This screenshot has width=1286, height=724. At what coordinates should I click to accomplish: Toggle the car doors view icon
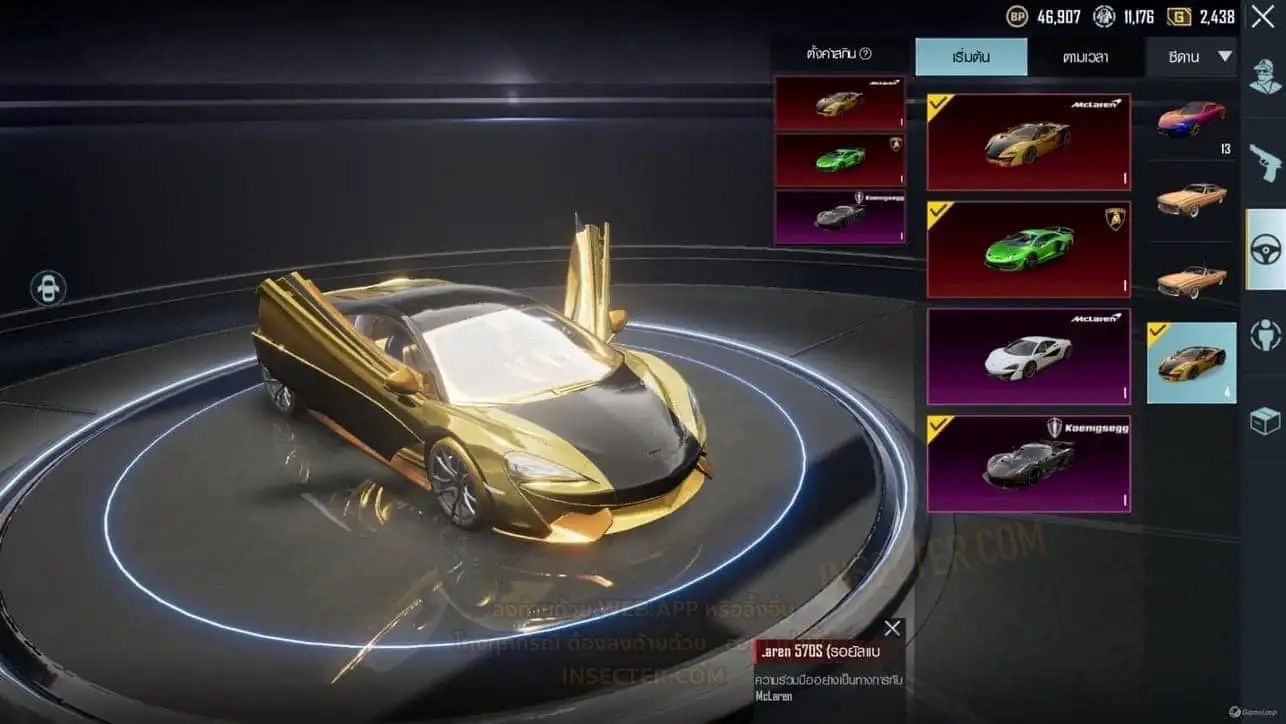point(48,289)
